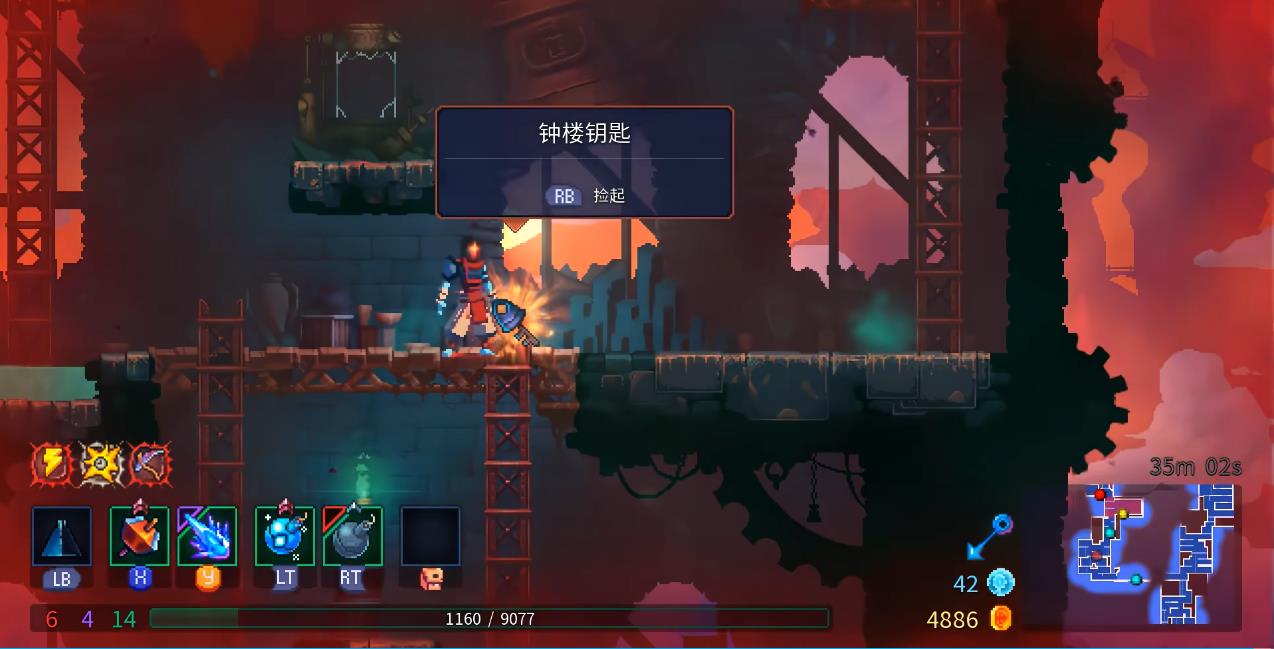Select the ice shards weapon slot
1274x649 pixels.
[x=207, y=536]
